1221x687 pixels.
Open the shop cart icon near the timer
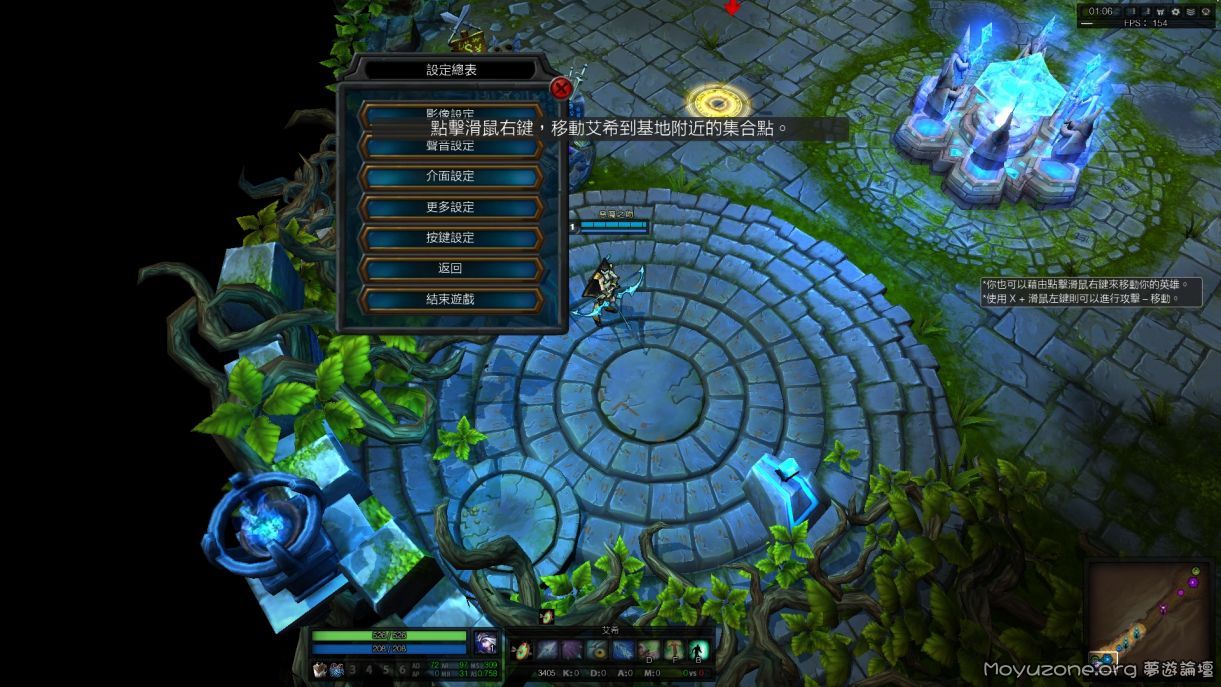coord(1161,12)
